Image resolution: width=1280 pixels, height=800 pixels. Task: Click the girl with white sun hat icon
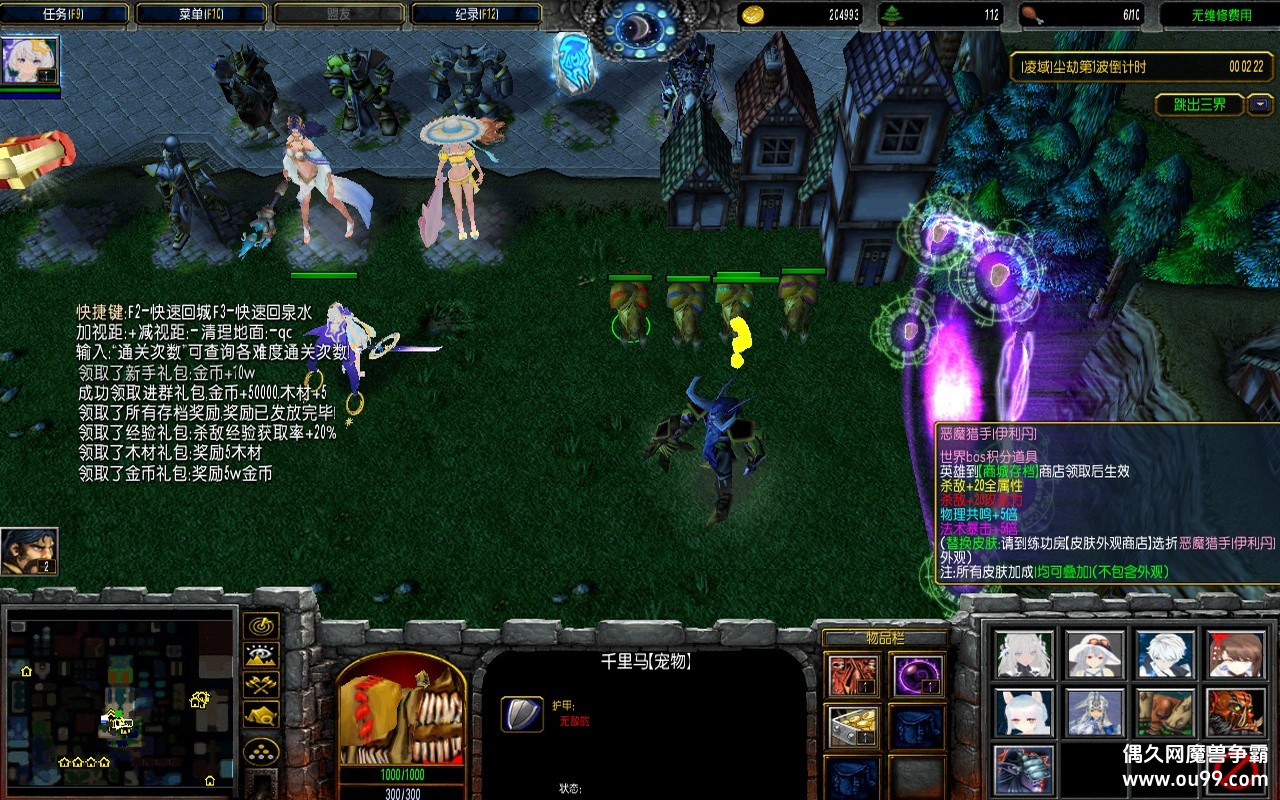[1094, 654]
